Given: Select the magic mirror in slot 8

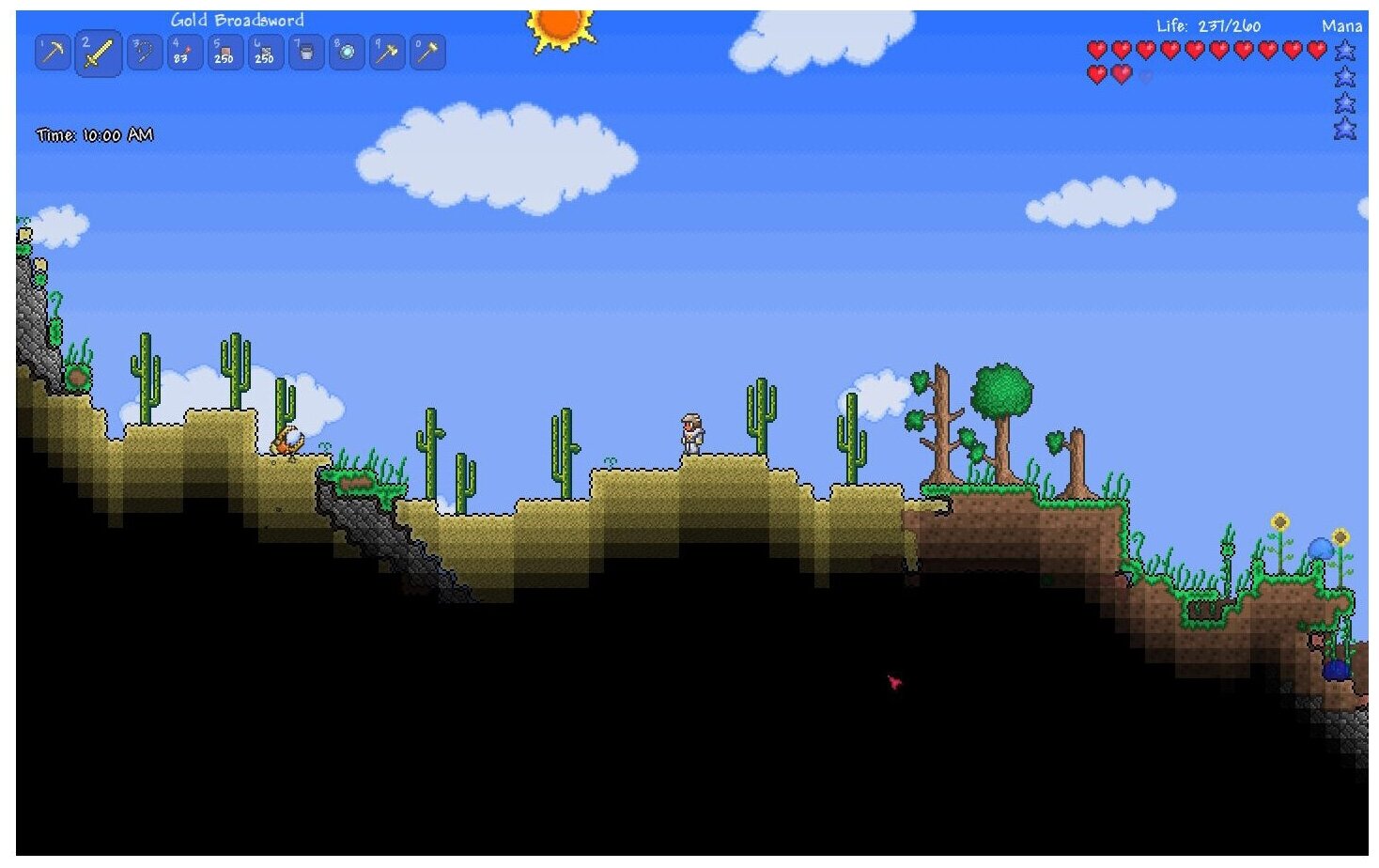Looking at the screenshot, I should point(347,53).
